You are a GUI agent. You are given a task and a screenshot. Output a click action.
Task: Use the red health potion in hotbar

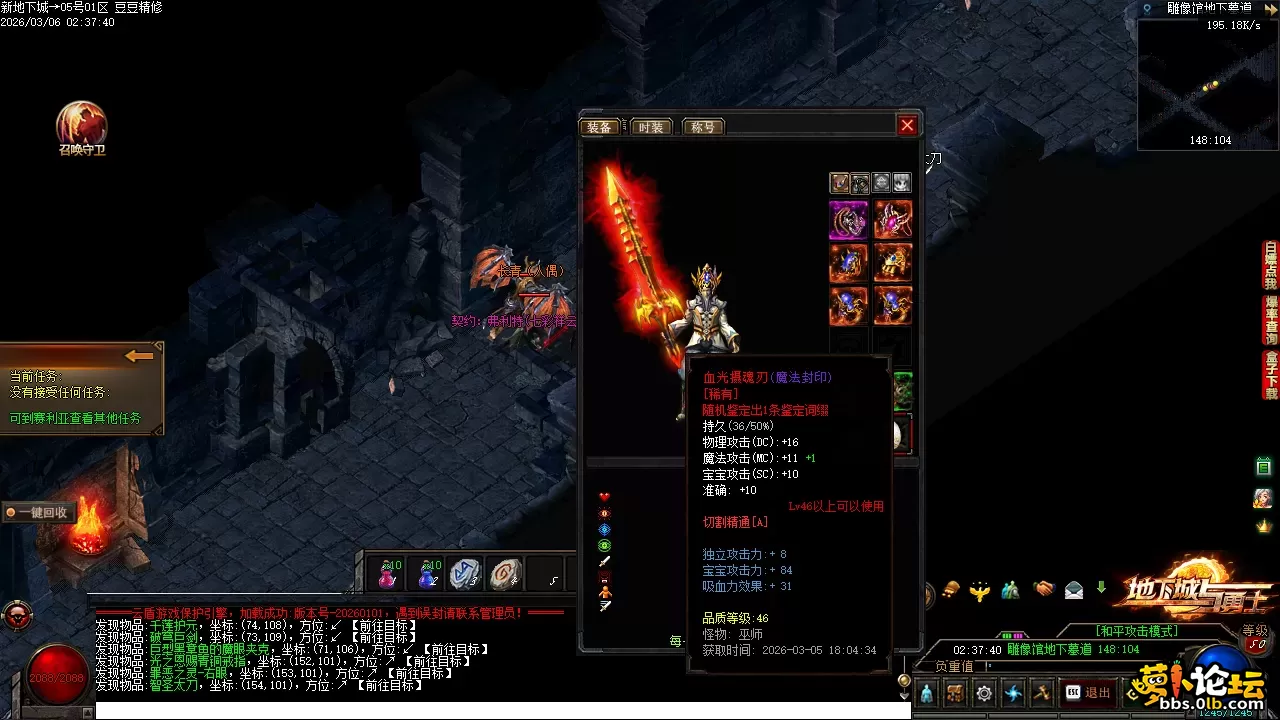tap(388, 574)
